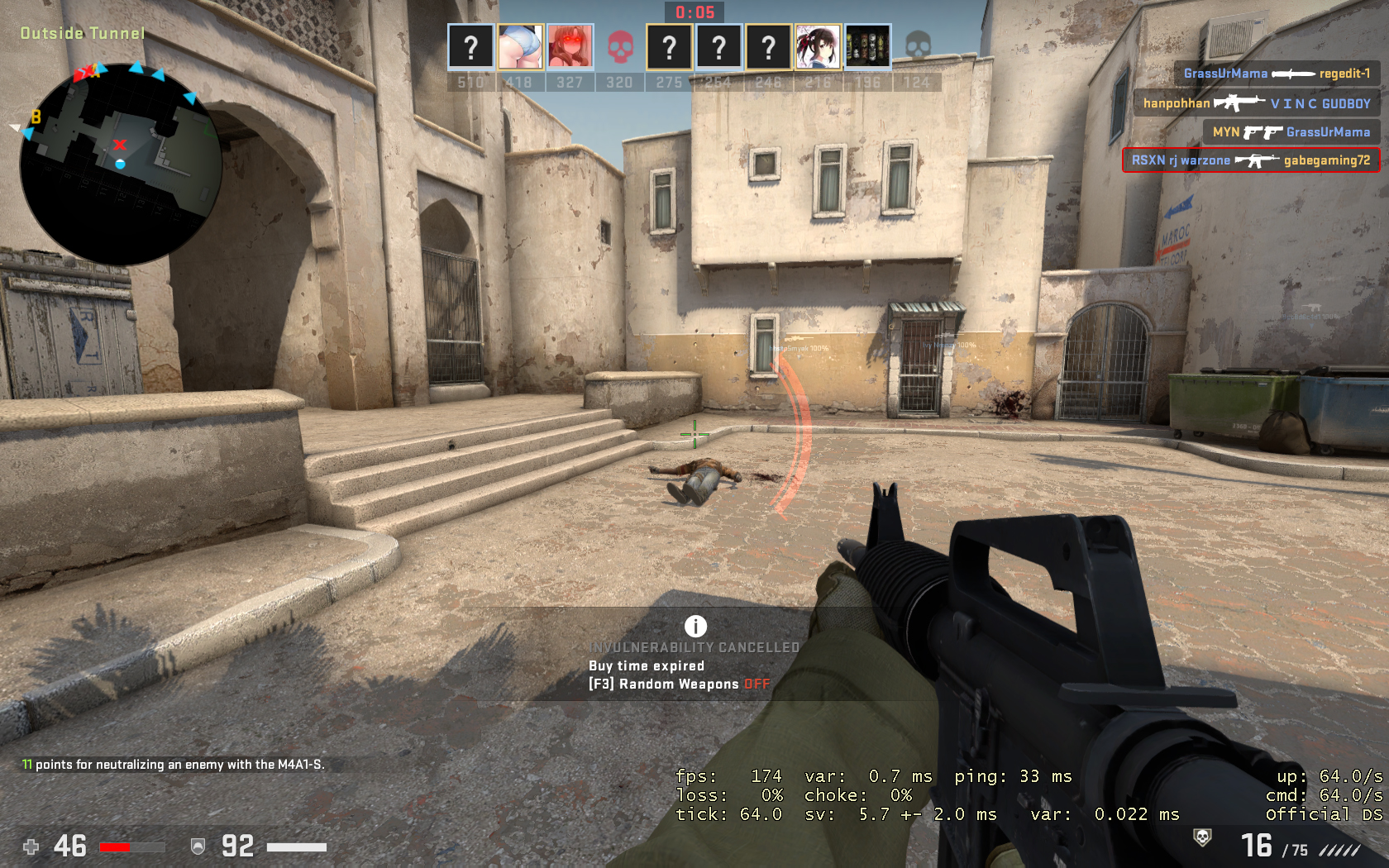This screenshot has width=1389, height=868.
Task: Select the red-outlined RSXN rj warzone kill entry
Action: point(1250,160)
